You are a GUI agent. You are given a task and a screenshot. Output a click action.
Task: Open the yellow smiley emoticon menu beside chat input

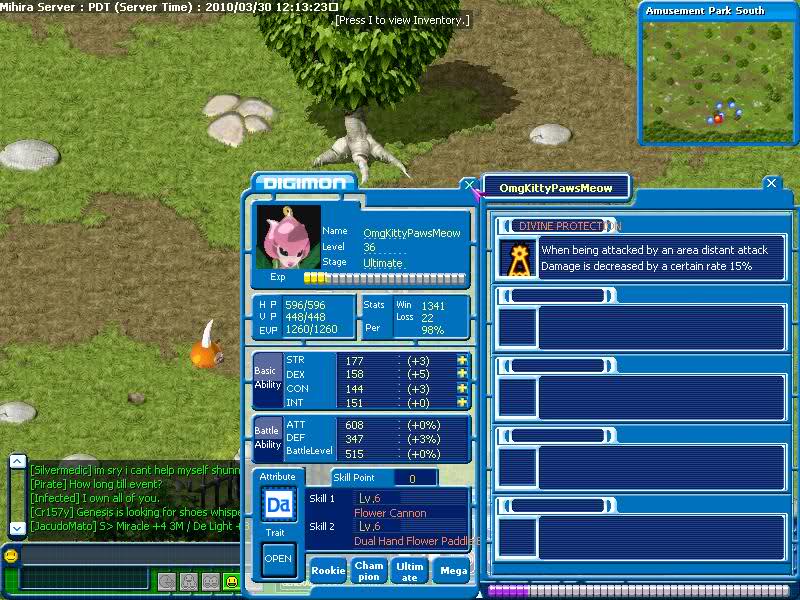[10, 555]
